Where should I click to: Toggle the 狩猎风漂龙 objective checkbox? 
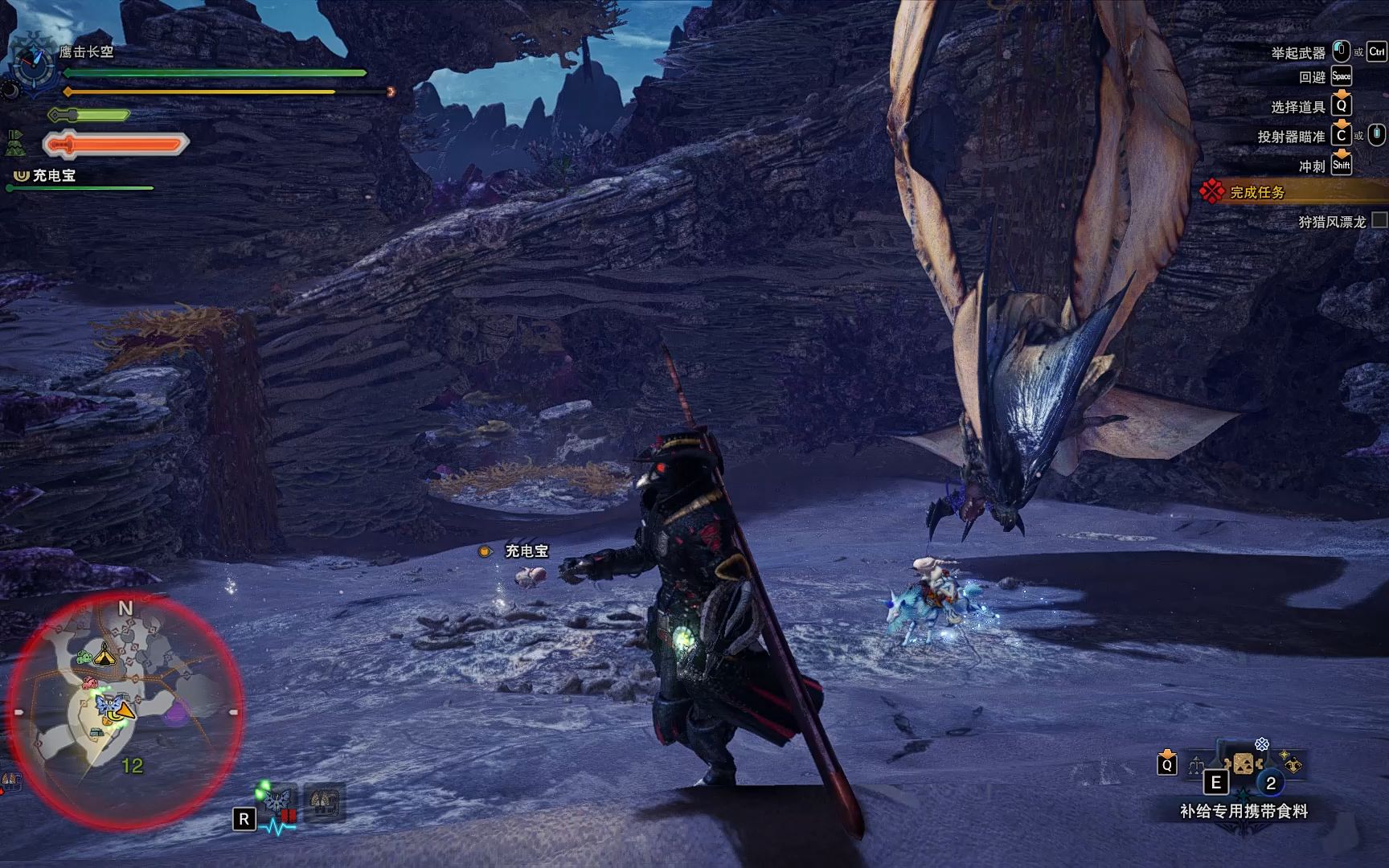[1379, 220]
